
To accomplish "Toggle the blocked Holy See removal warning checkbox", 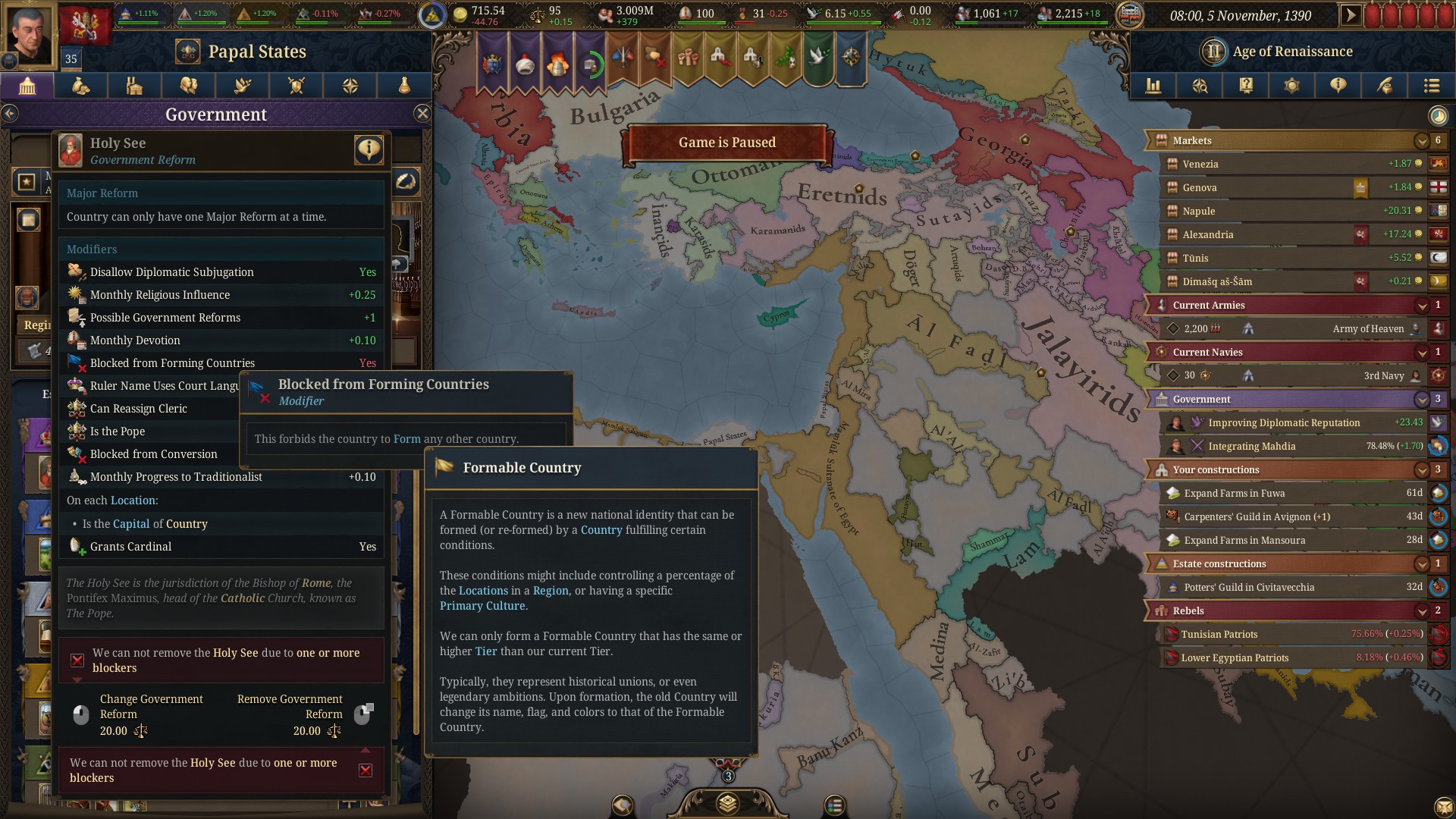I will pyautogui.click(x=77, y=660).
